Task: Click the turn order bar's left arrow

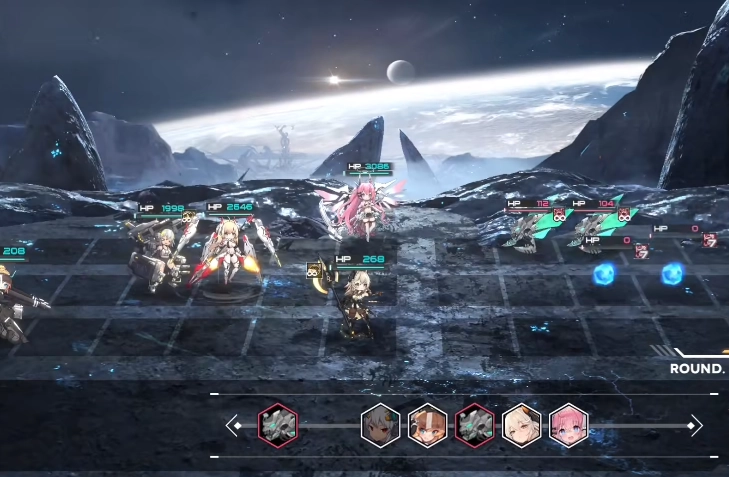Action: 230,425
